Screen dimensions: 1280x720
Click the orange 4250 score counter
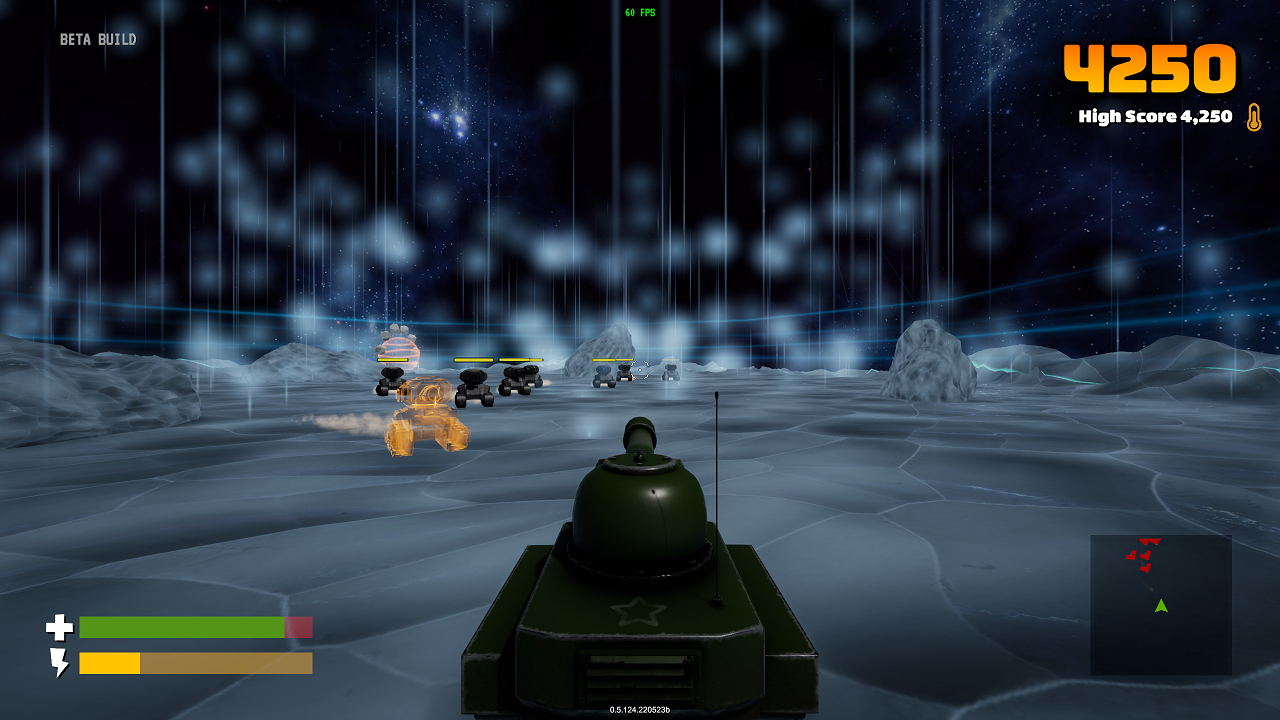[x=1150, y=68]
